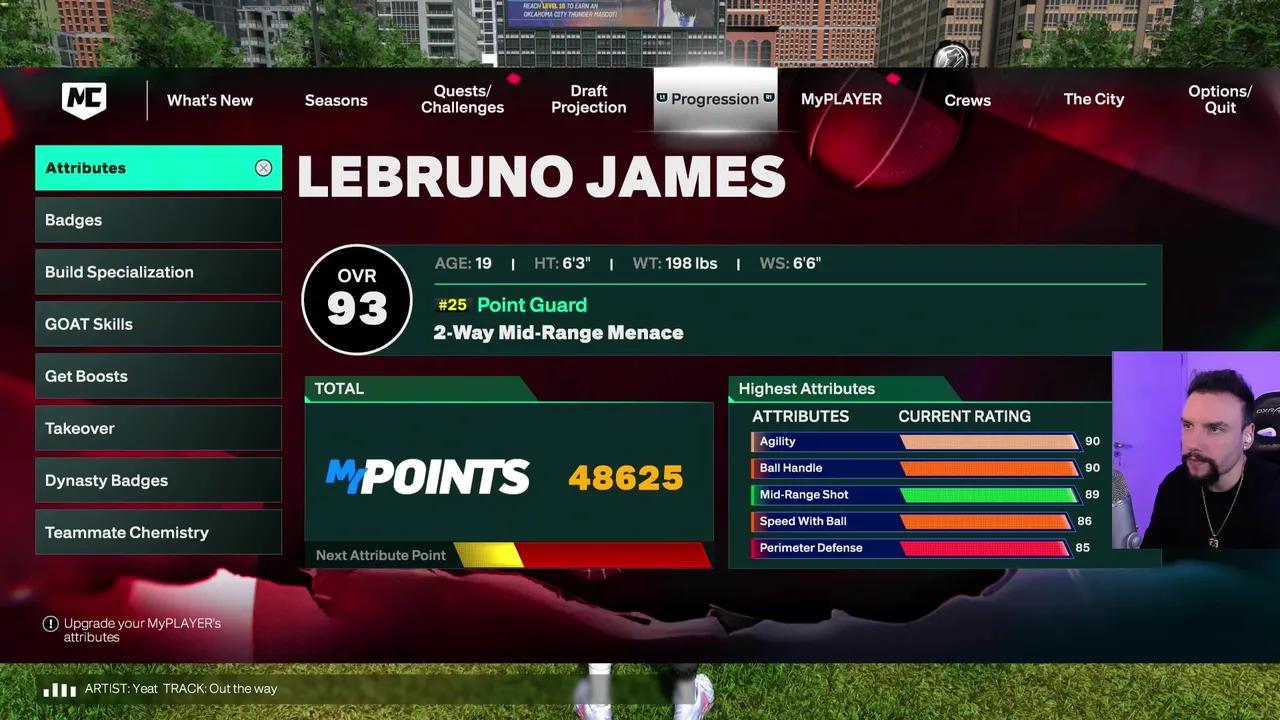Open GOAT Skills

(158, 324)
